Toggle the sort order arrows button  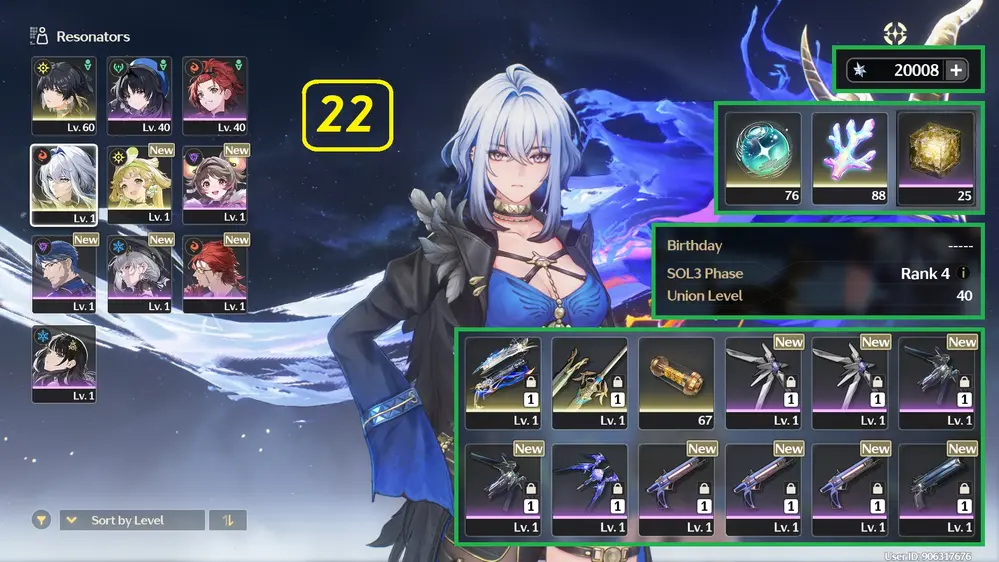pyautogui.click(x=228, y=520)
